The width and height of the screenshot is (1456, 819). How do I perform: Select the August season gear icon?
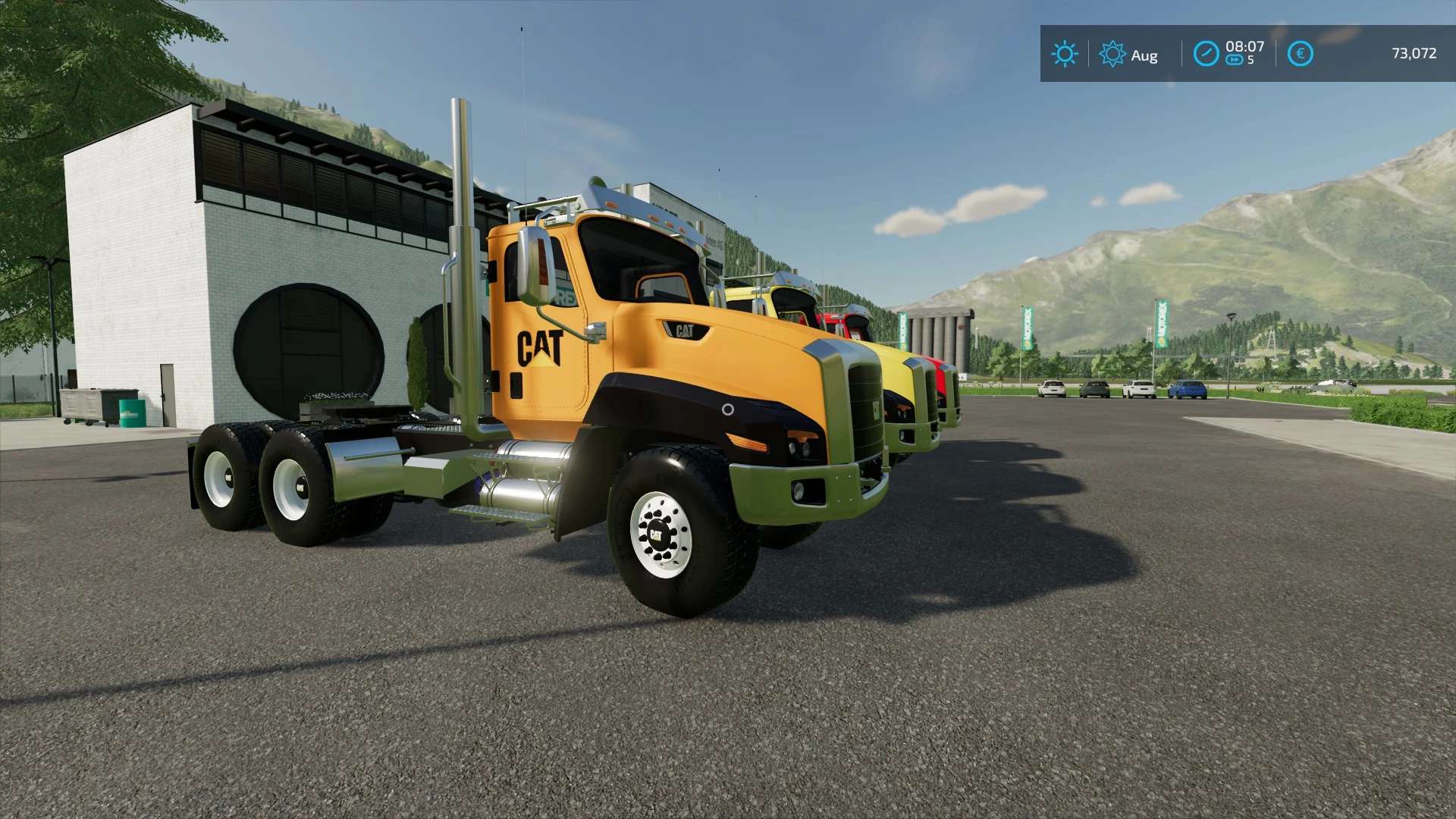(x=1112, y=54)
